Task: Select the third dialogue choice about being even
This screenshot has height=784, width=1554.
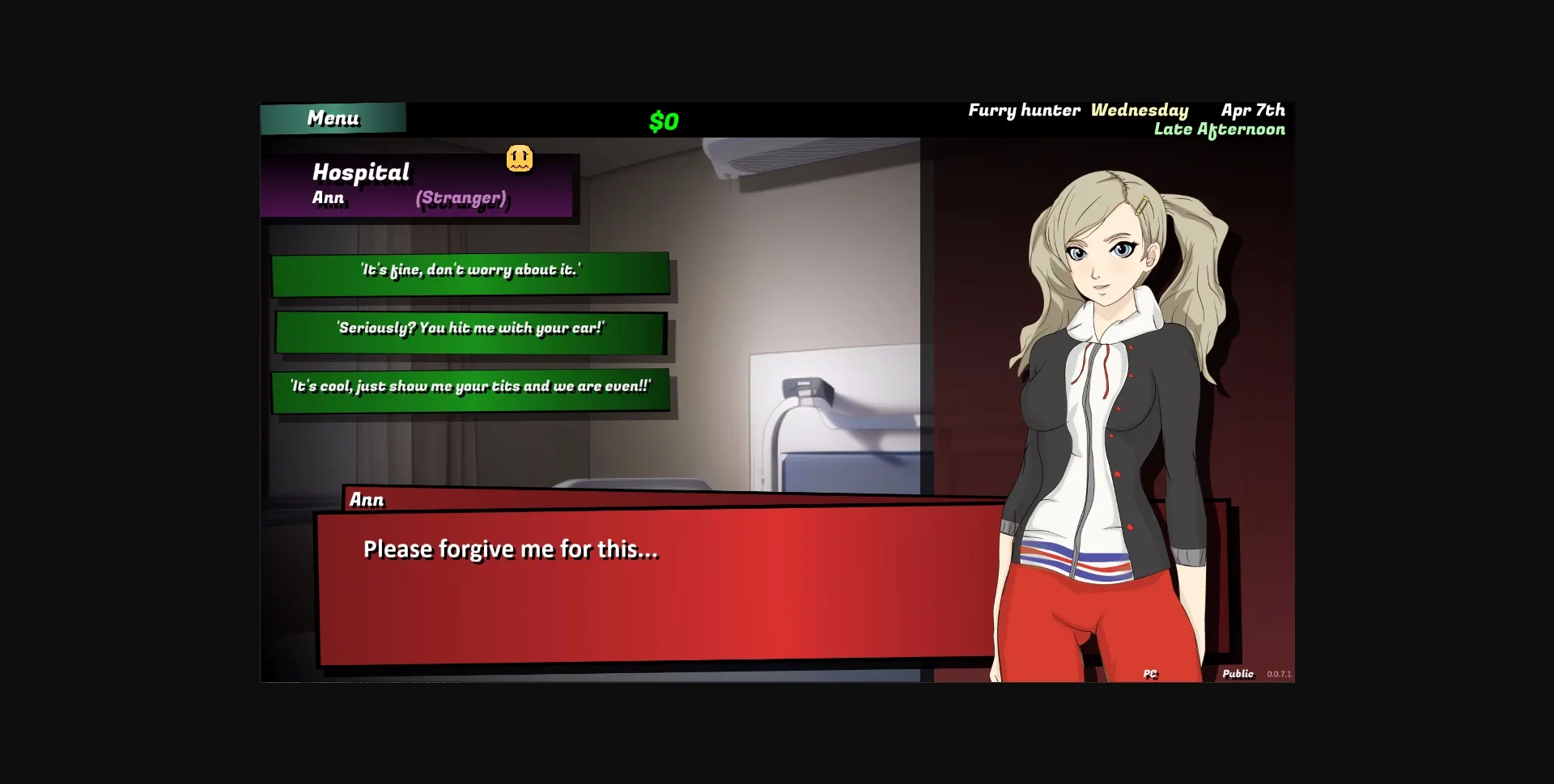Action: point(469,387)
